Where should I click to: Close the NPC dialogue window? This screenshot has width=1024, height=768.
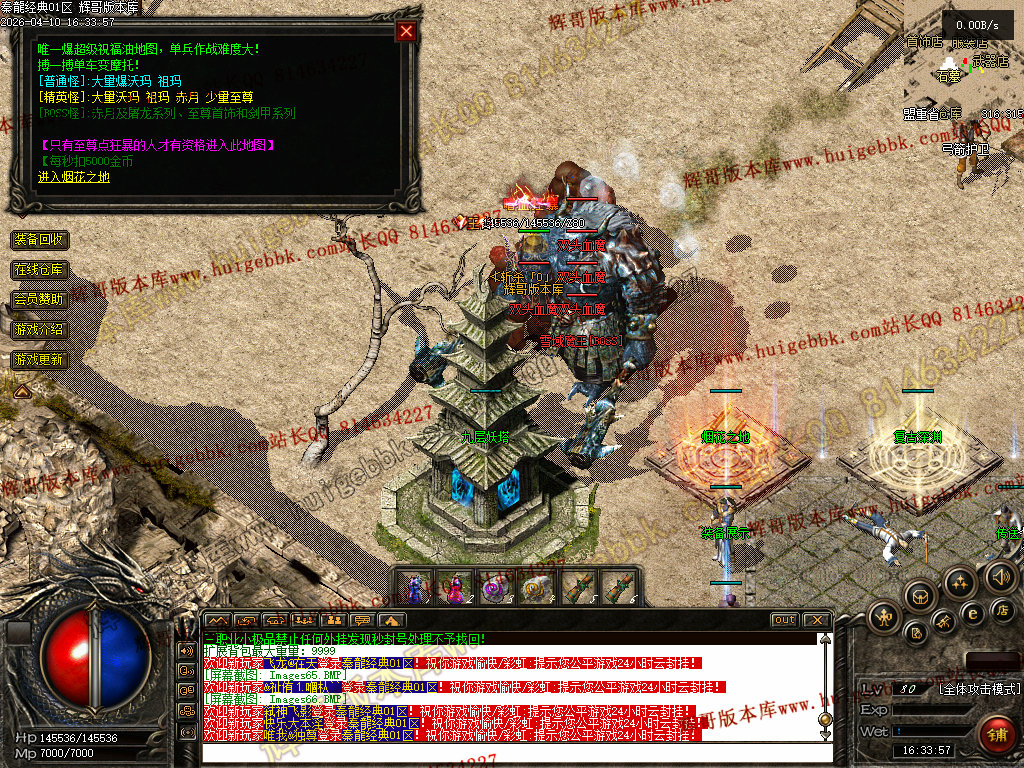tap(406, 31)
